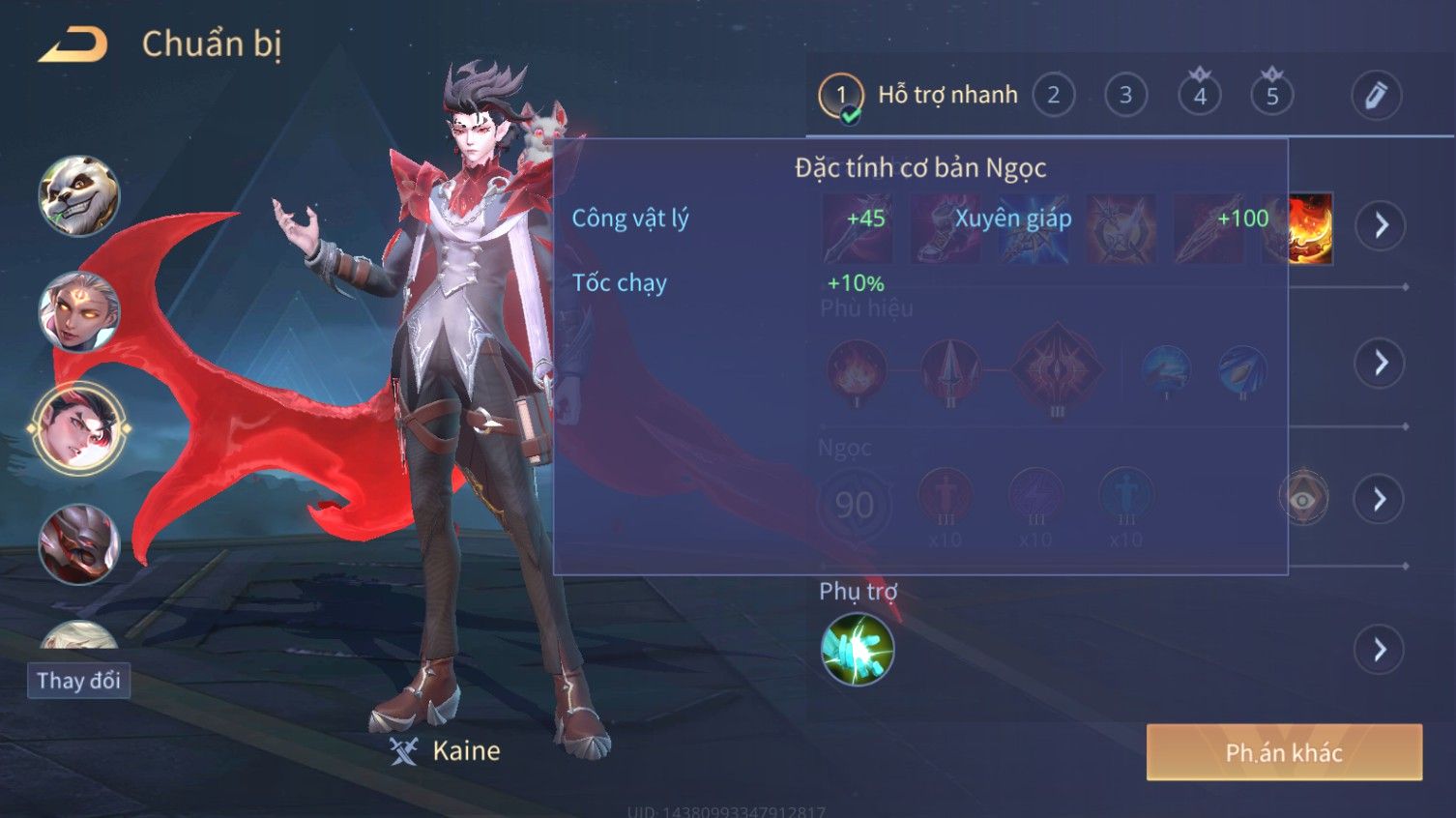Open equipment details arrow beside item row

[1380, 226]
